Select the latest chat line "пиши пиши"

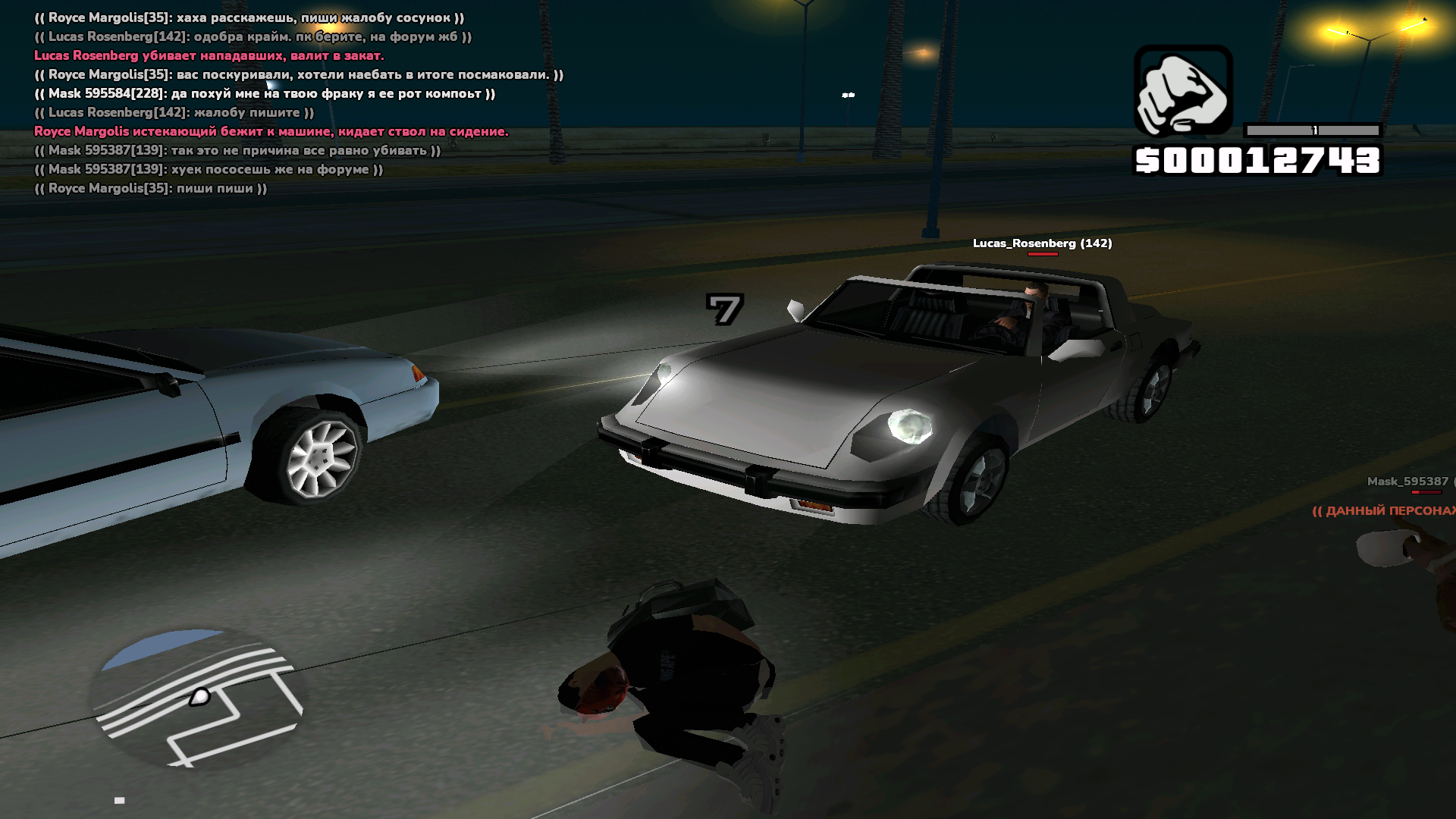[x=151, y=188]
